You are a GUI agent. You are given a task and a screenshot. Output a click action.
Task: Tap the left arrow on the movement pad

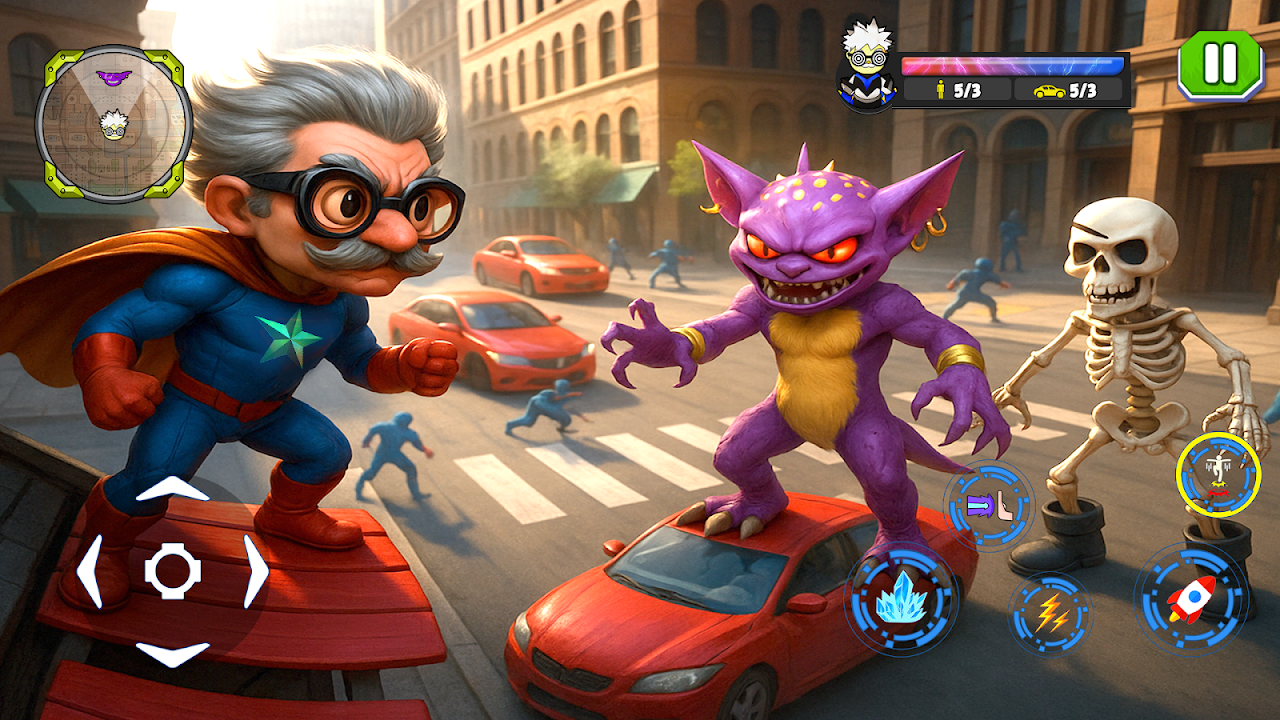tap(89, 571)
